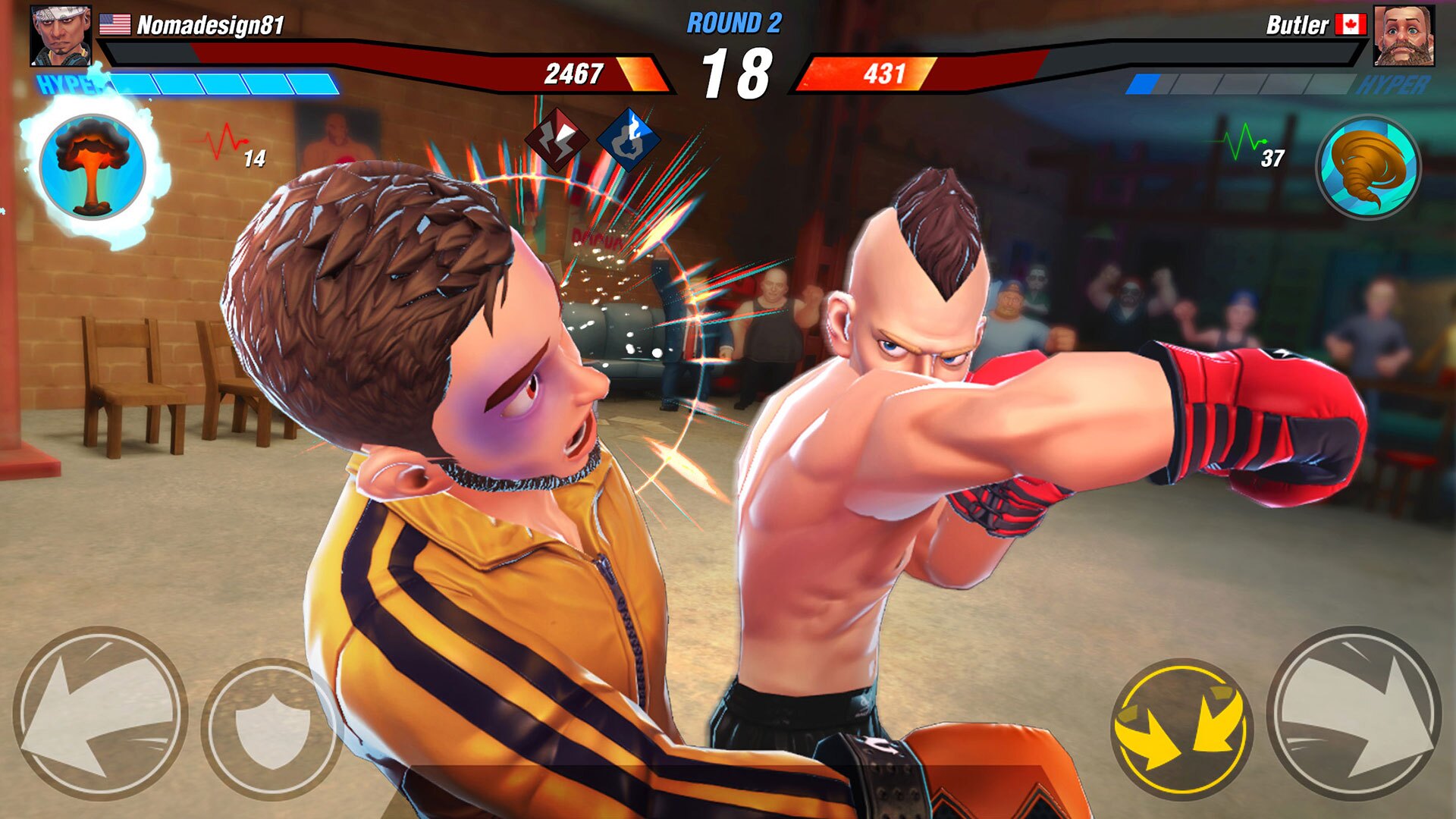The image size is (1456, 819).
Task: Open Nomadesign81's player portrait
Action: (x=61, y=36)
